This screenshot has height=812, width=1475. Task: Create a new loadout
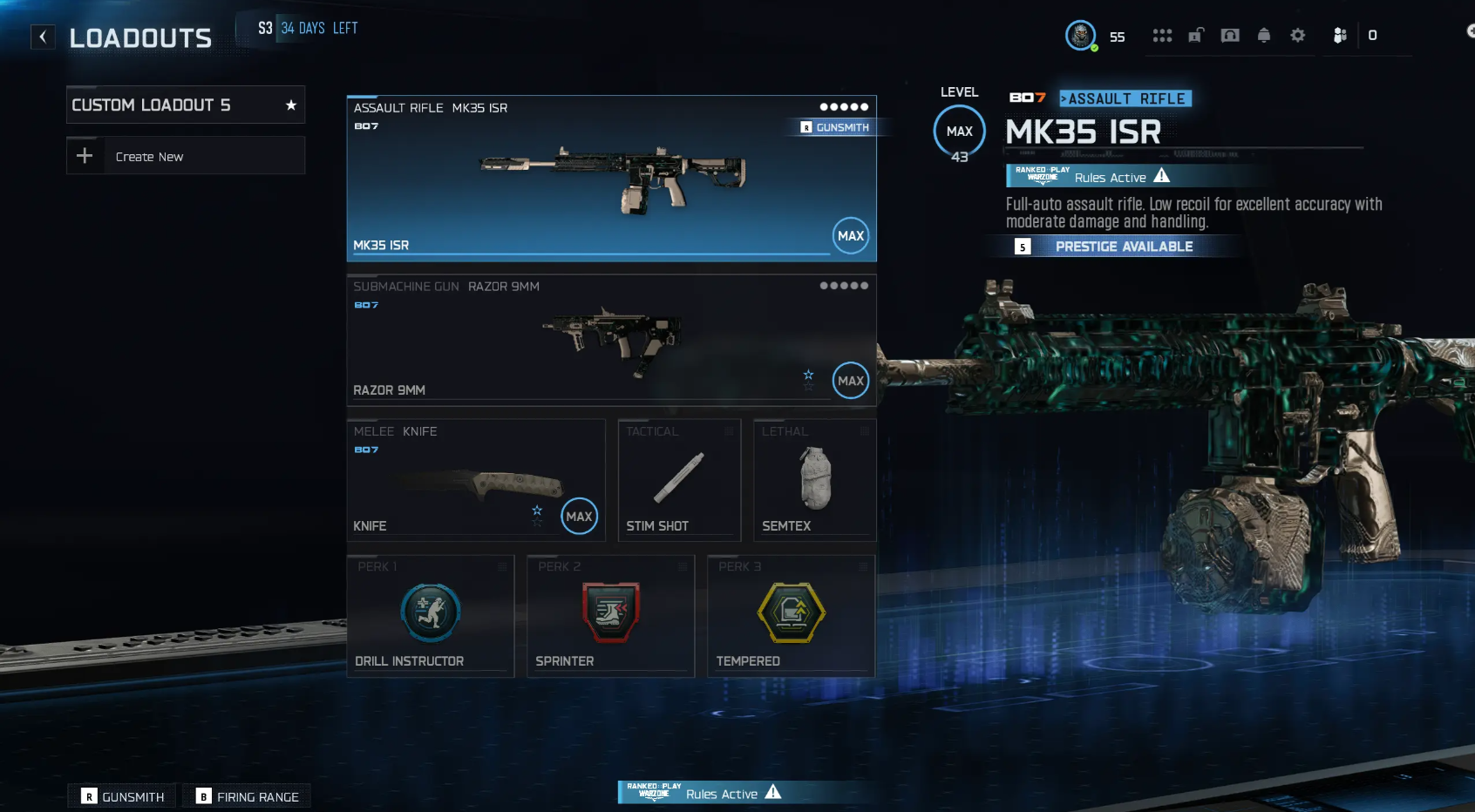tap(185, 157)
